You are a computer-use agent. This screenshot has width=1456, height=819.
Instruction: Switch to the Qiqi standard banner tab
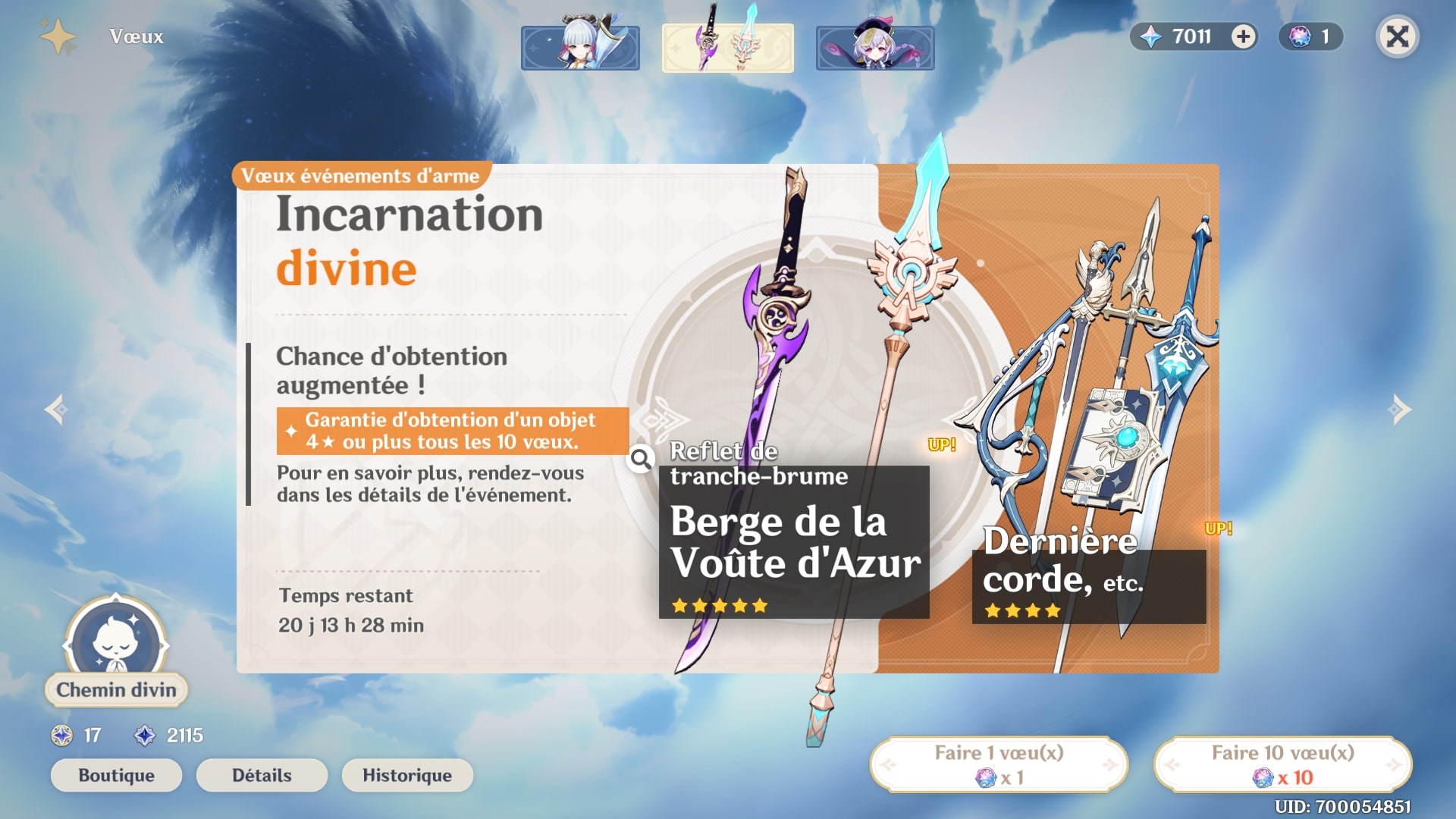(x=875, y=47)
